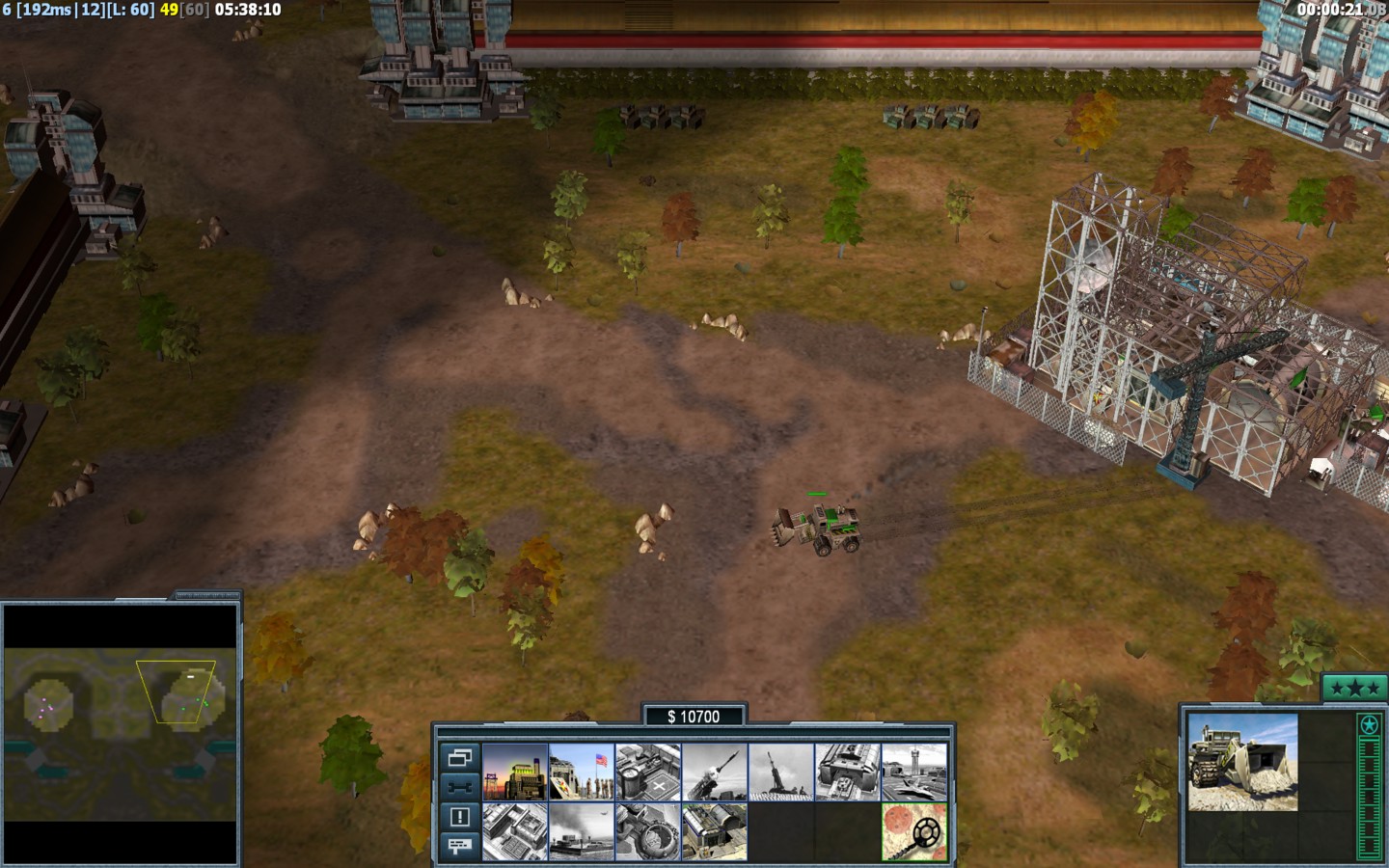
Task: Click the overlapping windows button
Action: pyautogui.click(x=459, y=757)
